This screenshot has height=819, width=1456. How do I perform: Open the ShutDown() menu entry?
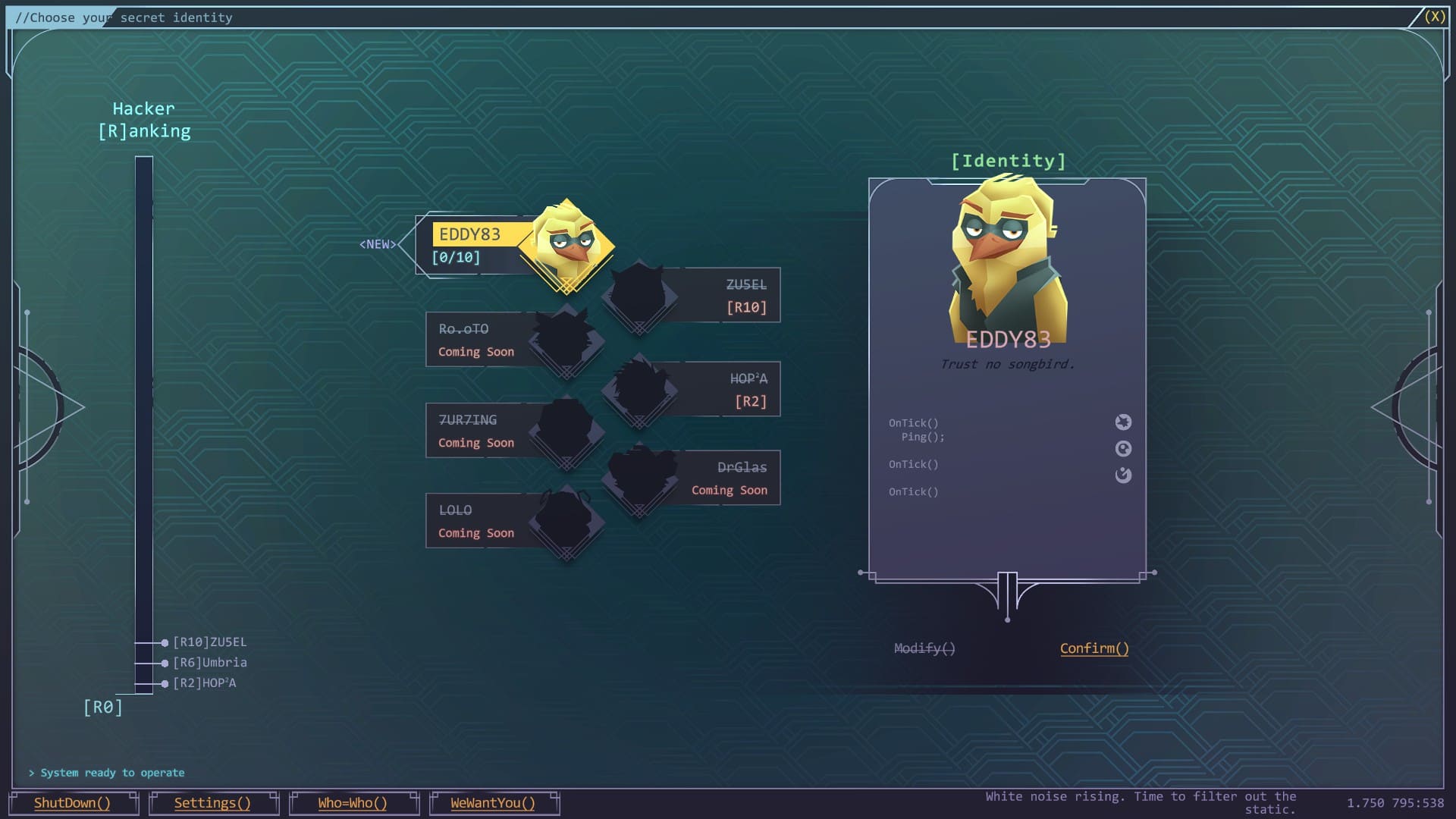tap(72, 803)
